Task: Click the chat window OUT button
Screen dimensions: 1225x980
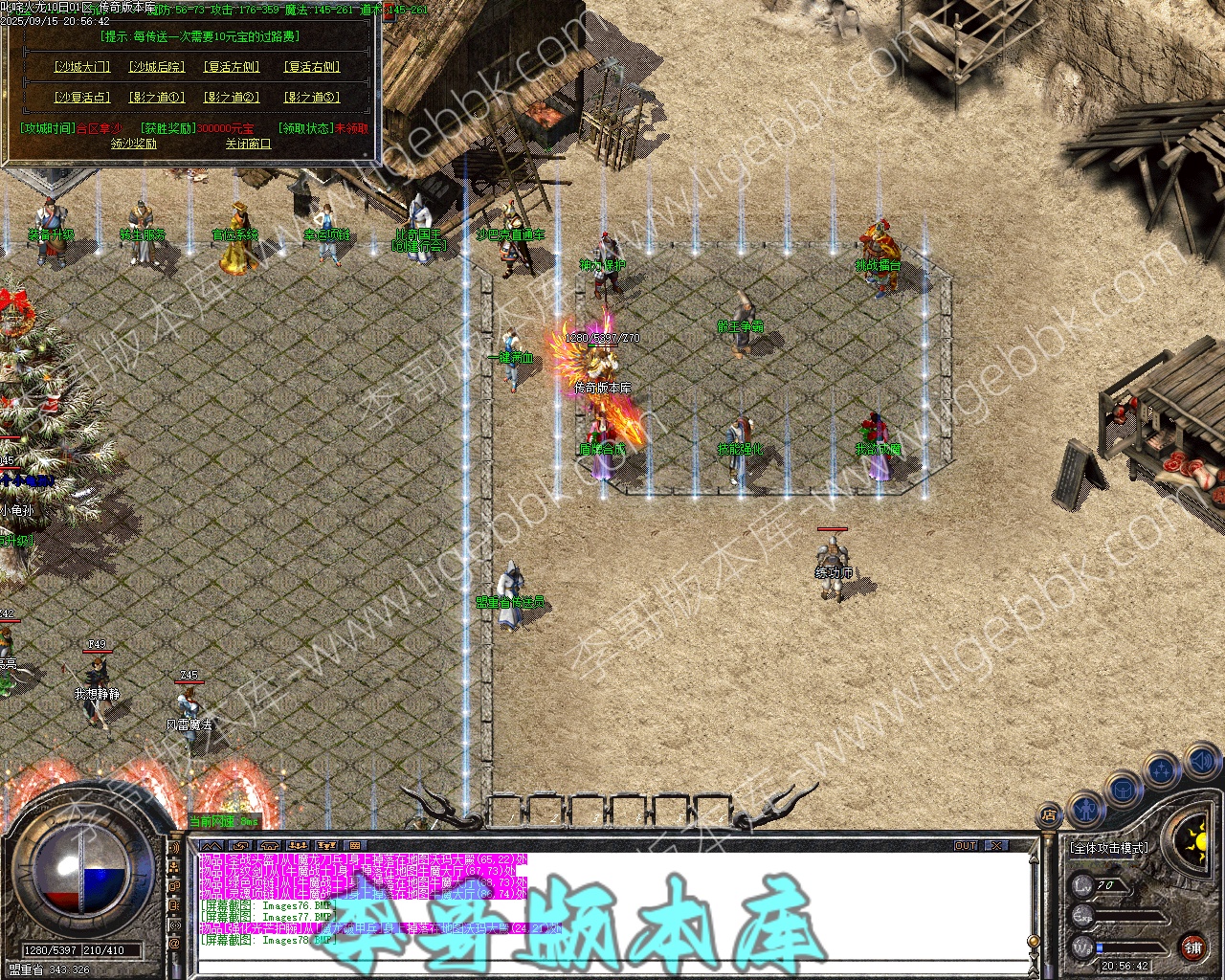Action: click(x=966, y=845)
